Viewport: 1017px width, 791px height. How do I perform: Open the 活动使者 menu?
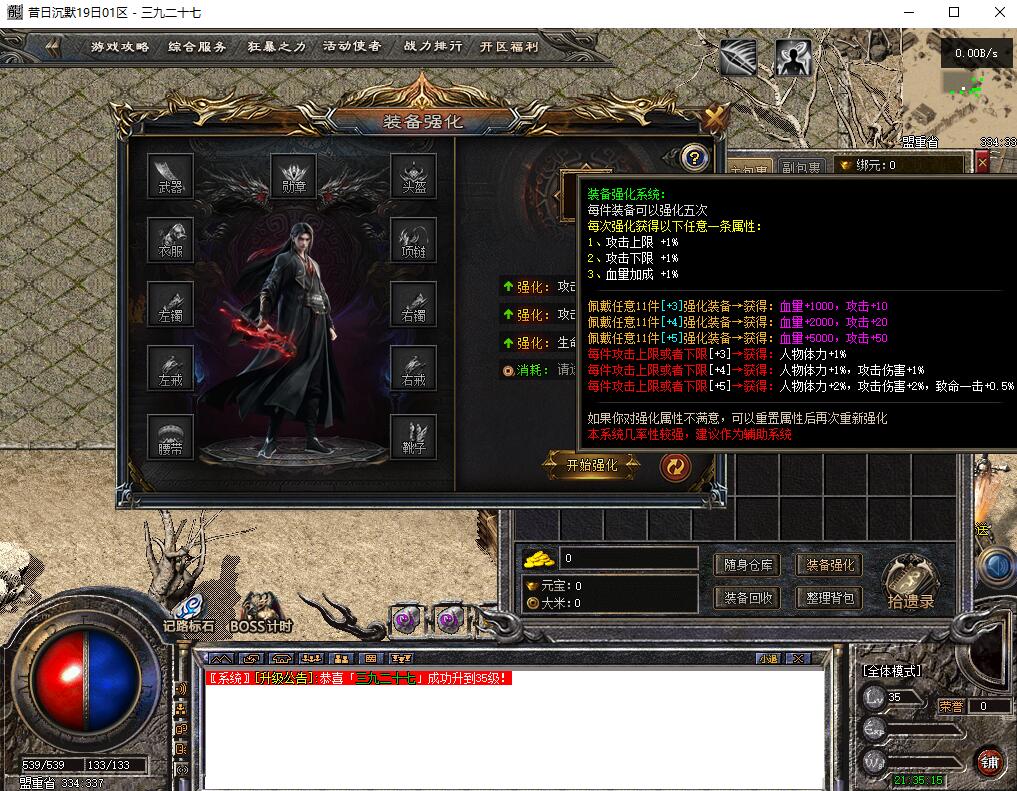coord(352,47)
